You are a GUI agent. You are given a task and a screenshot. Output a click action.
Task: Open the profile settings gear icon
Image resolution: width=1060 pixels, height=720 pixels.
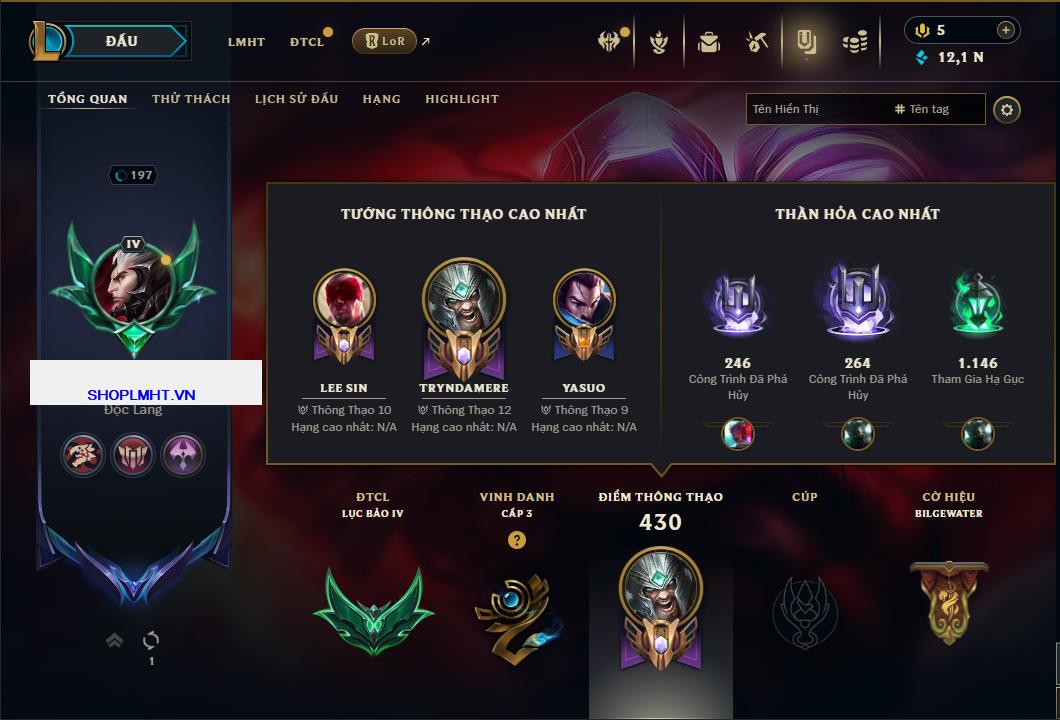(1007, 109)
